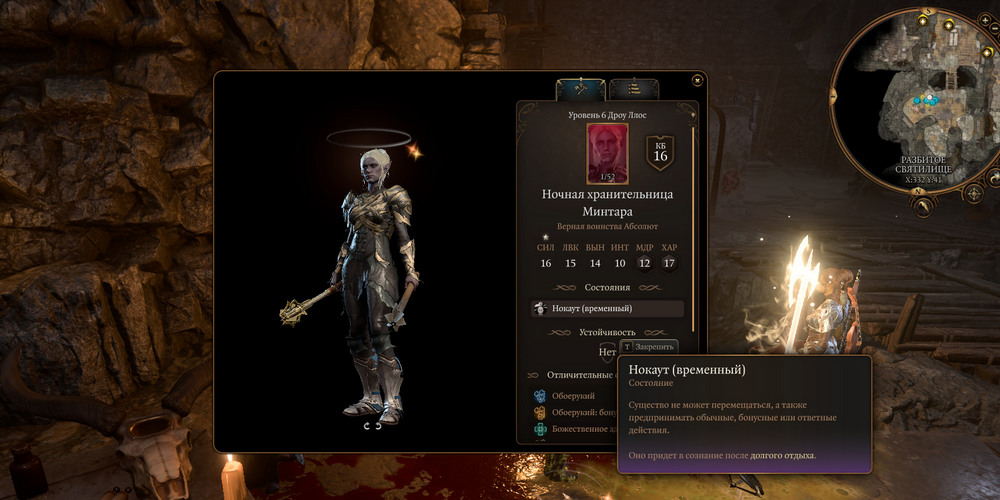Open the second examine tab
The height and width of the screenshot is (500, 1000).
633,89
